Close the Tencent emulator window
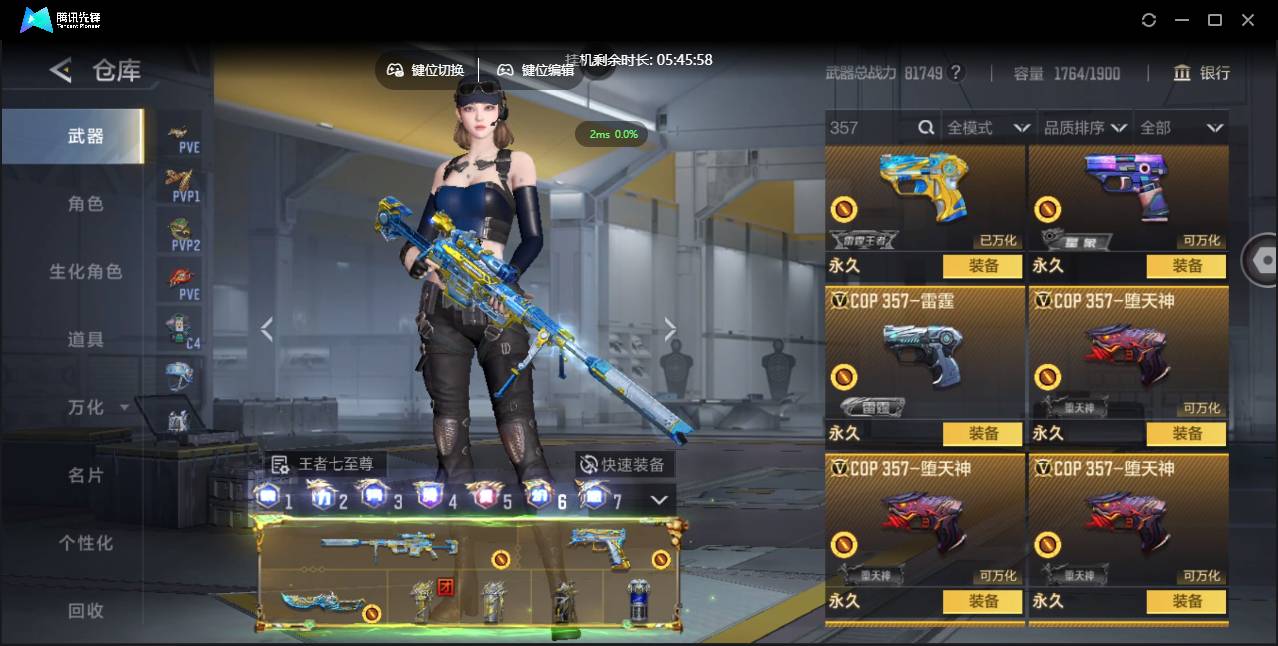Viewport: 1278px width, 646px height. click(x=1248, y=20)
